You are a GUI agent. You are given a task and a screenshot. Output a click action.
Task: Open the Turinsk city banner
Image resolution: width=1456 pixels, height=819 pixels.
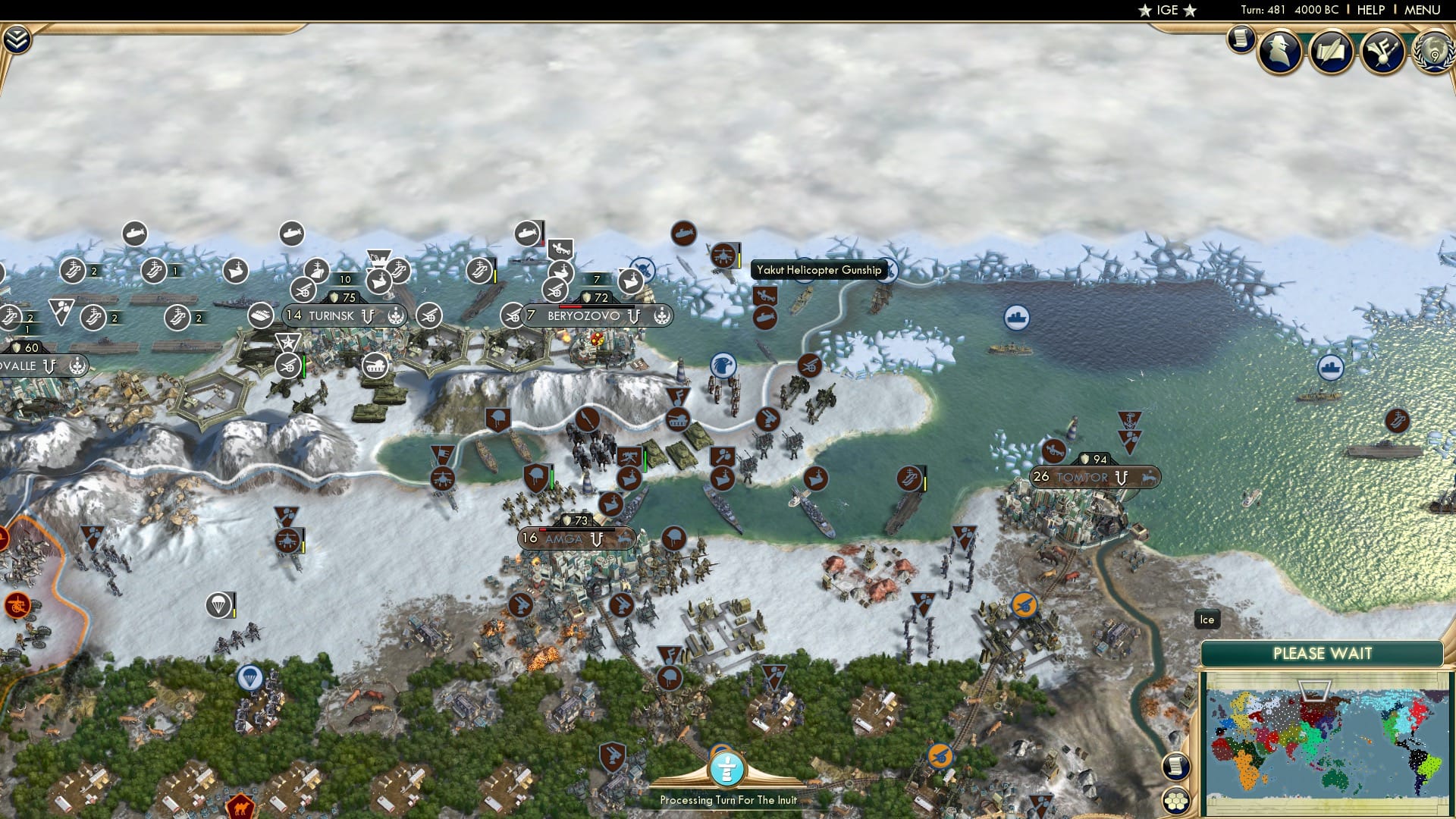point(340,315)
